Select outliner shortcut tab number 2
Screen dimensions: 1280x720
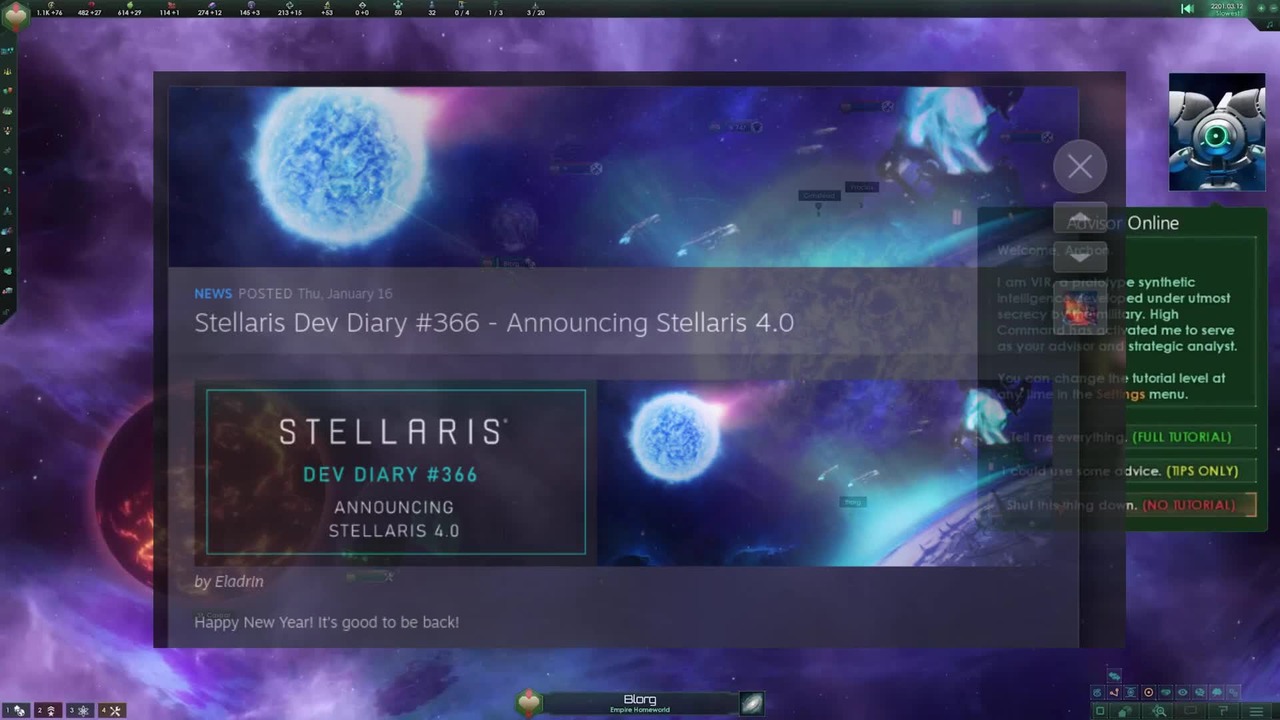click(x=47, y=710)
